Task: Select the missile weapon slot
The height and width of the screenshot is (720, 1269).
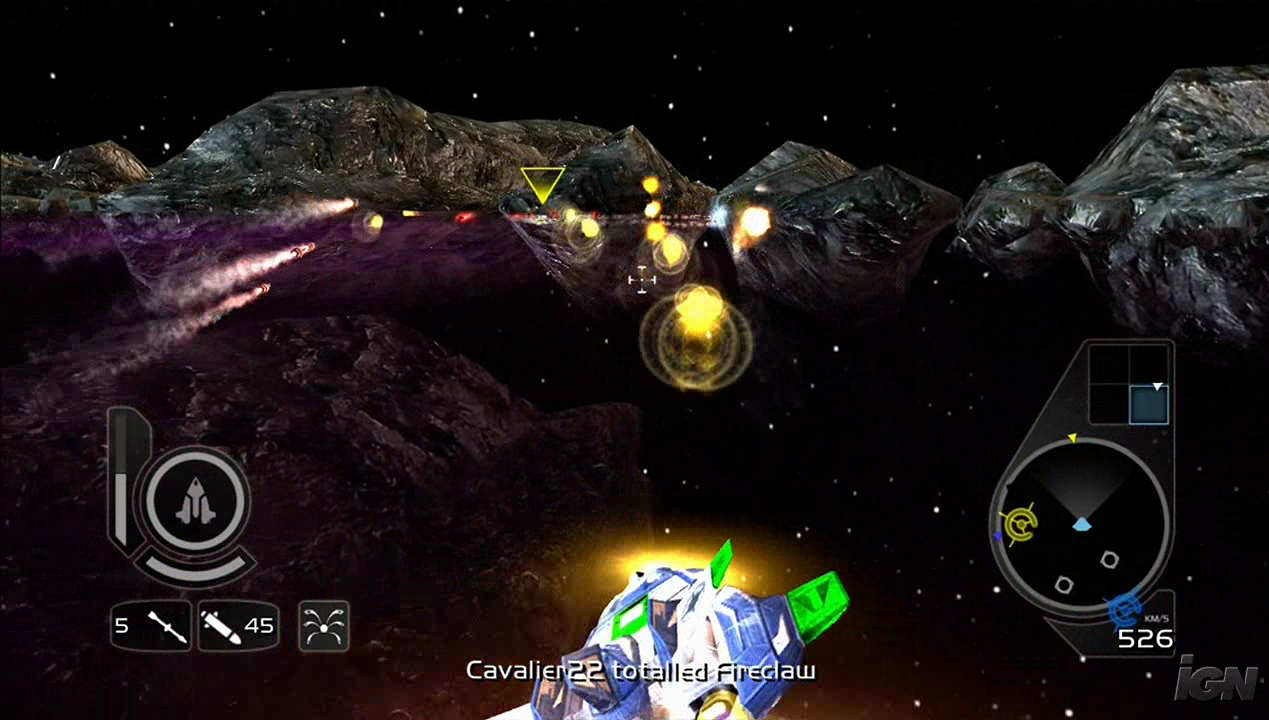Action: (x=151, y=626)
